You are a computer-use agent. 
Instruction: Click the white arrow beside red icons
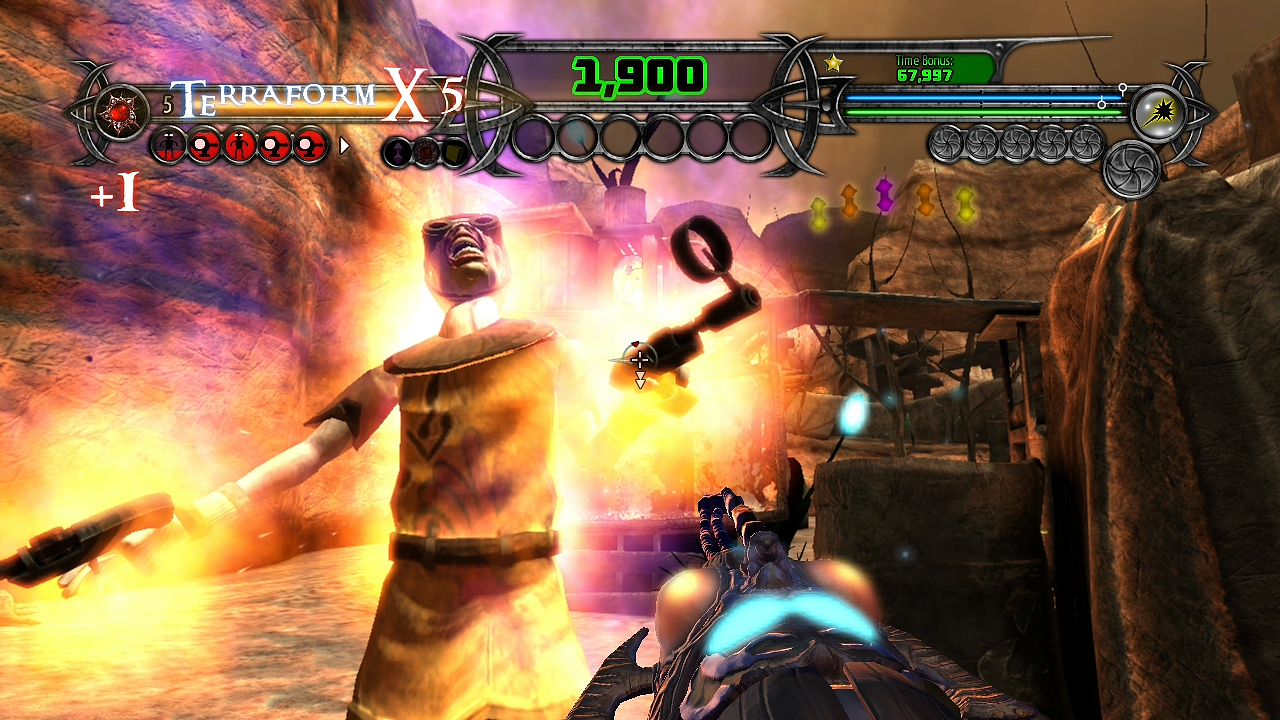345,146
